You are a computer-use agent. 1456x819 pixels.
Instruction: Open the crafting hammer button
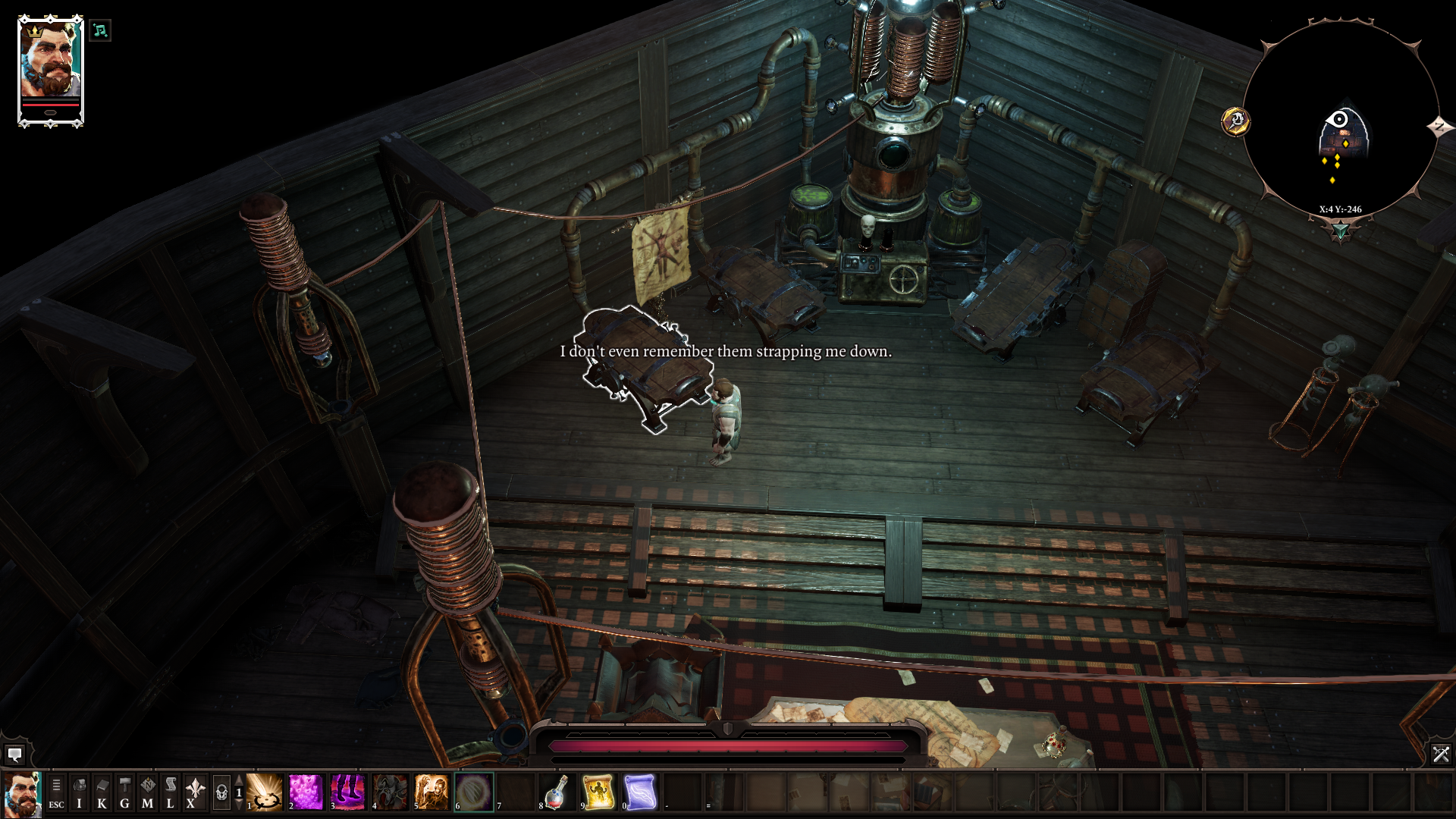point(124,792)
